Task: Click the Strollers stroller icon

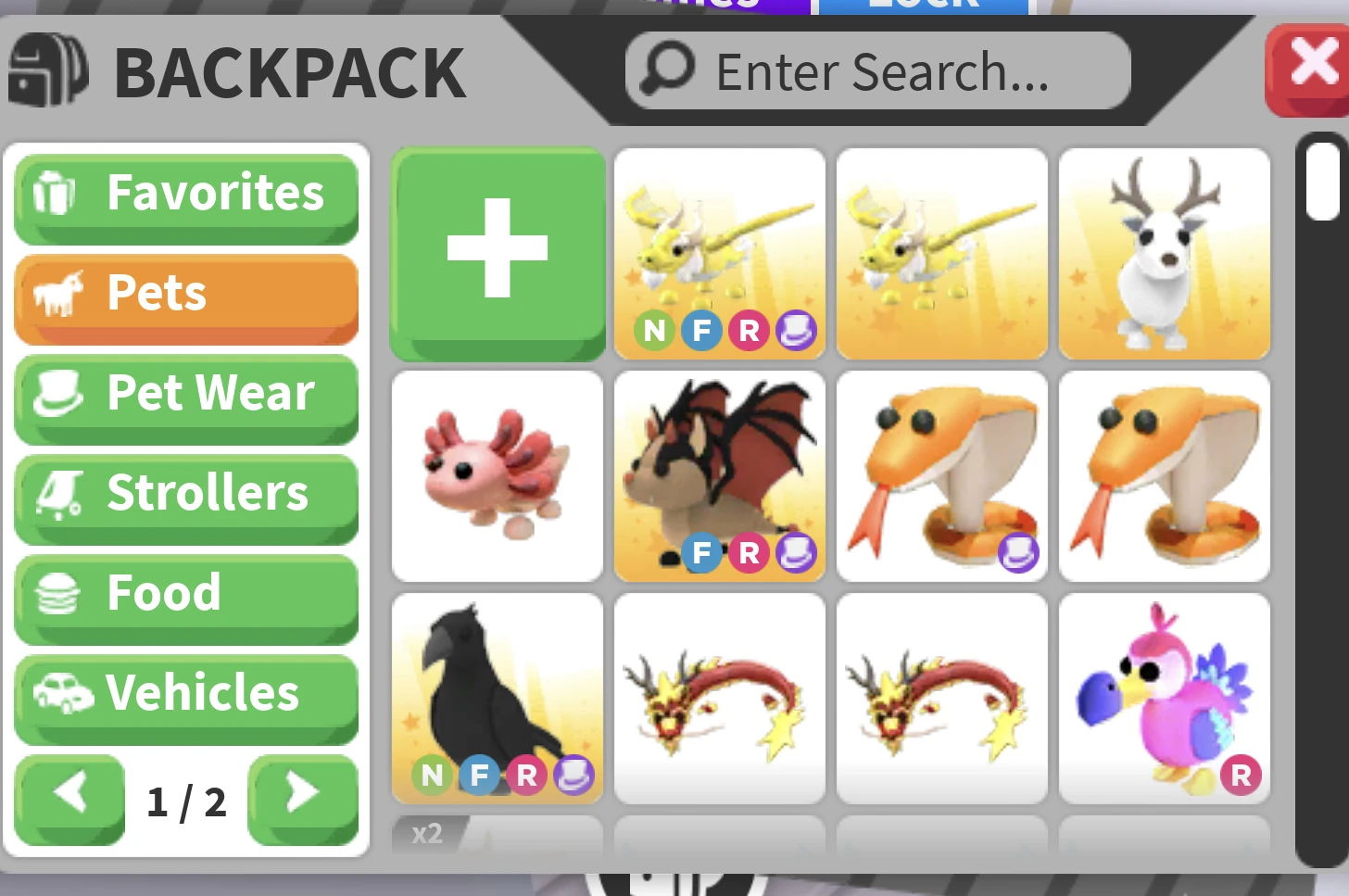Action: 59,493
